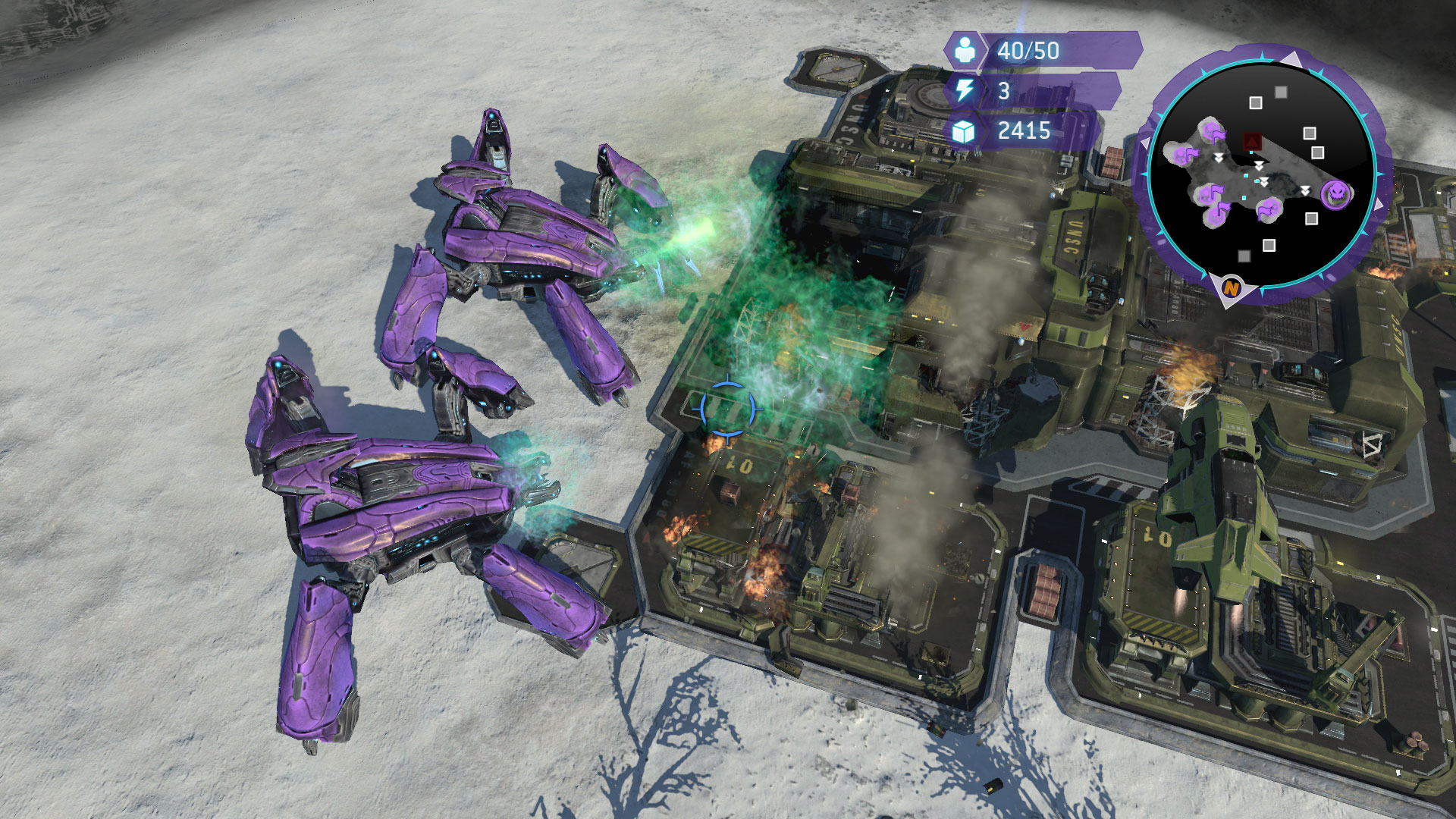Select the red triangle marker on the minimap
This screenshot has width=1456, height=819.
click(1252, 141)
